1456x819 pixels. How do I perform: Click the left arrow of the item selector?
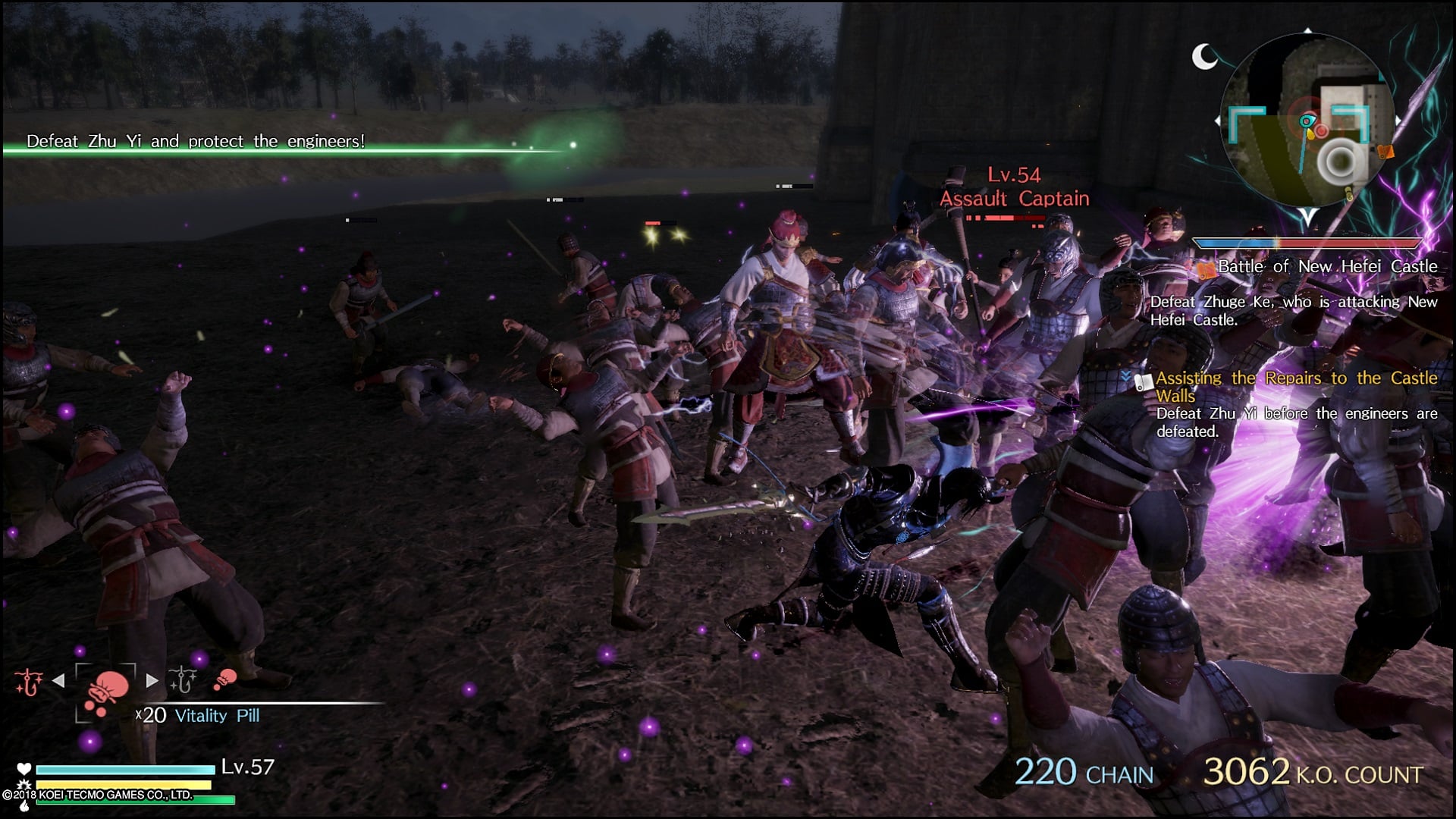click(58, 681)
